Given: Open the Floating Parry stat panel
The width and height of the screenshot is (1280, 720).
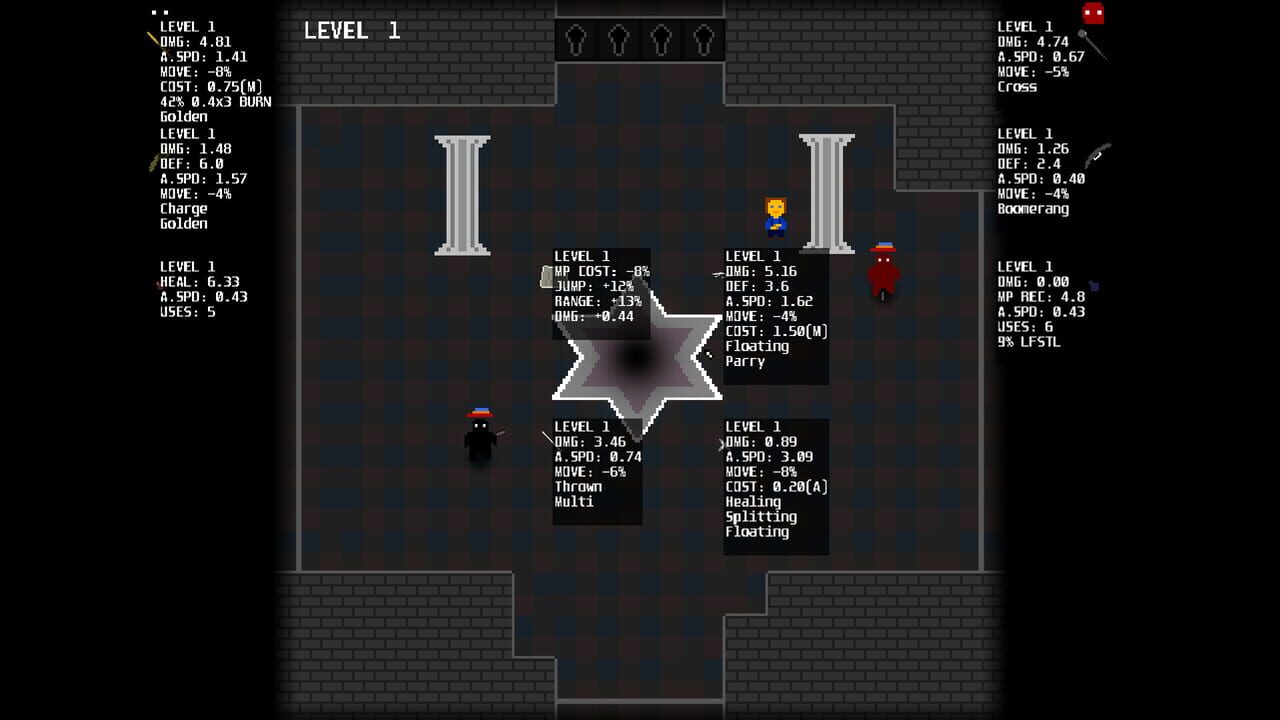Looking at the screenshot, I should tap(775, 315).
